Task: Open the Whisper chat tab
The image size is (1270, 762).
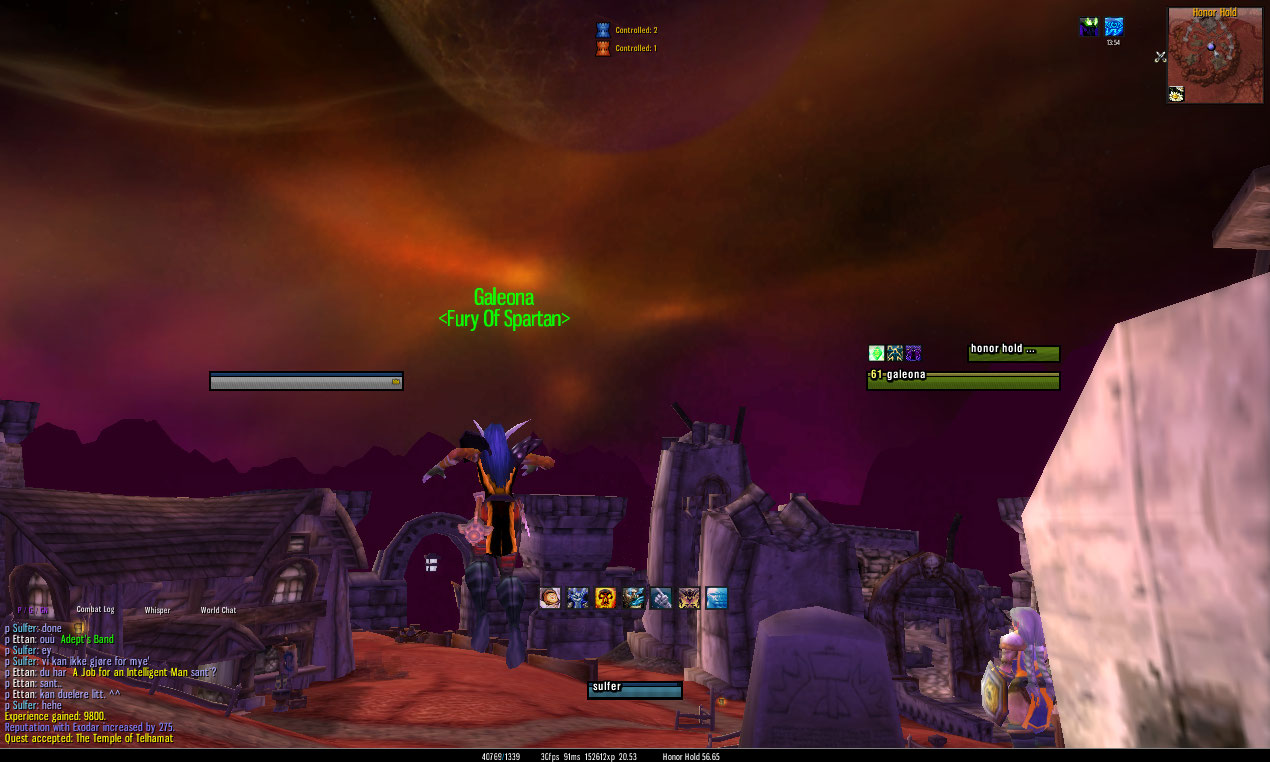Action: coord(157,610)
